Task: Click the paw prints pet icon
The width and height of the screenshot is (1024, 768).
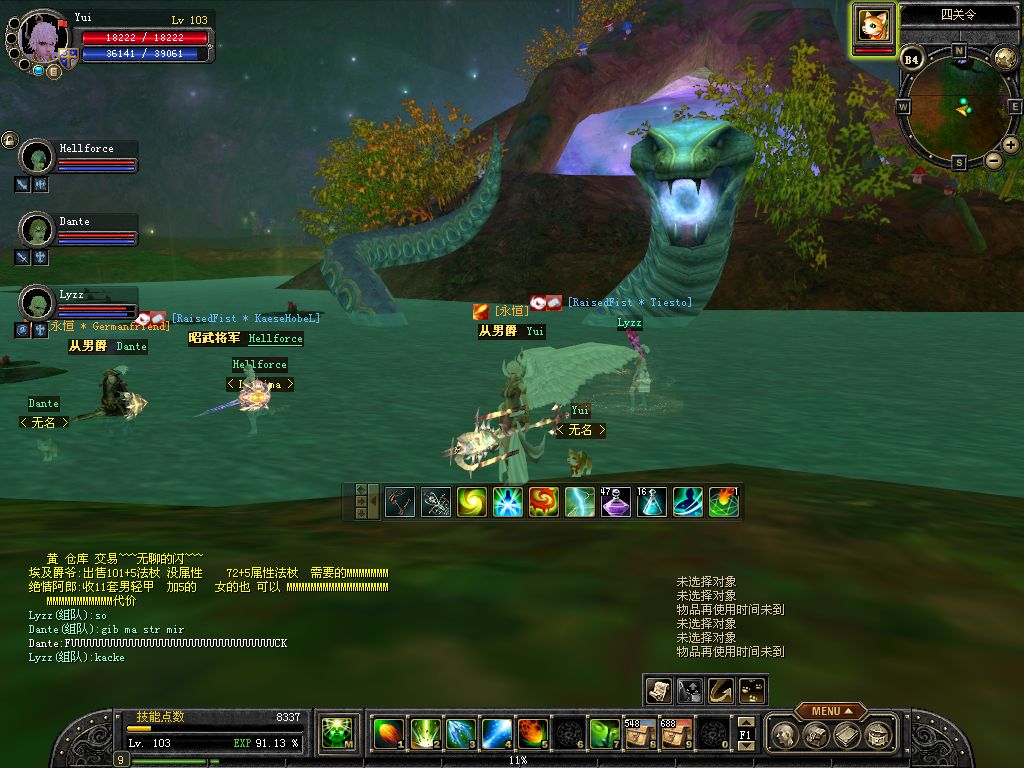Action: coord(751,689)
